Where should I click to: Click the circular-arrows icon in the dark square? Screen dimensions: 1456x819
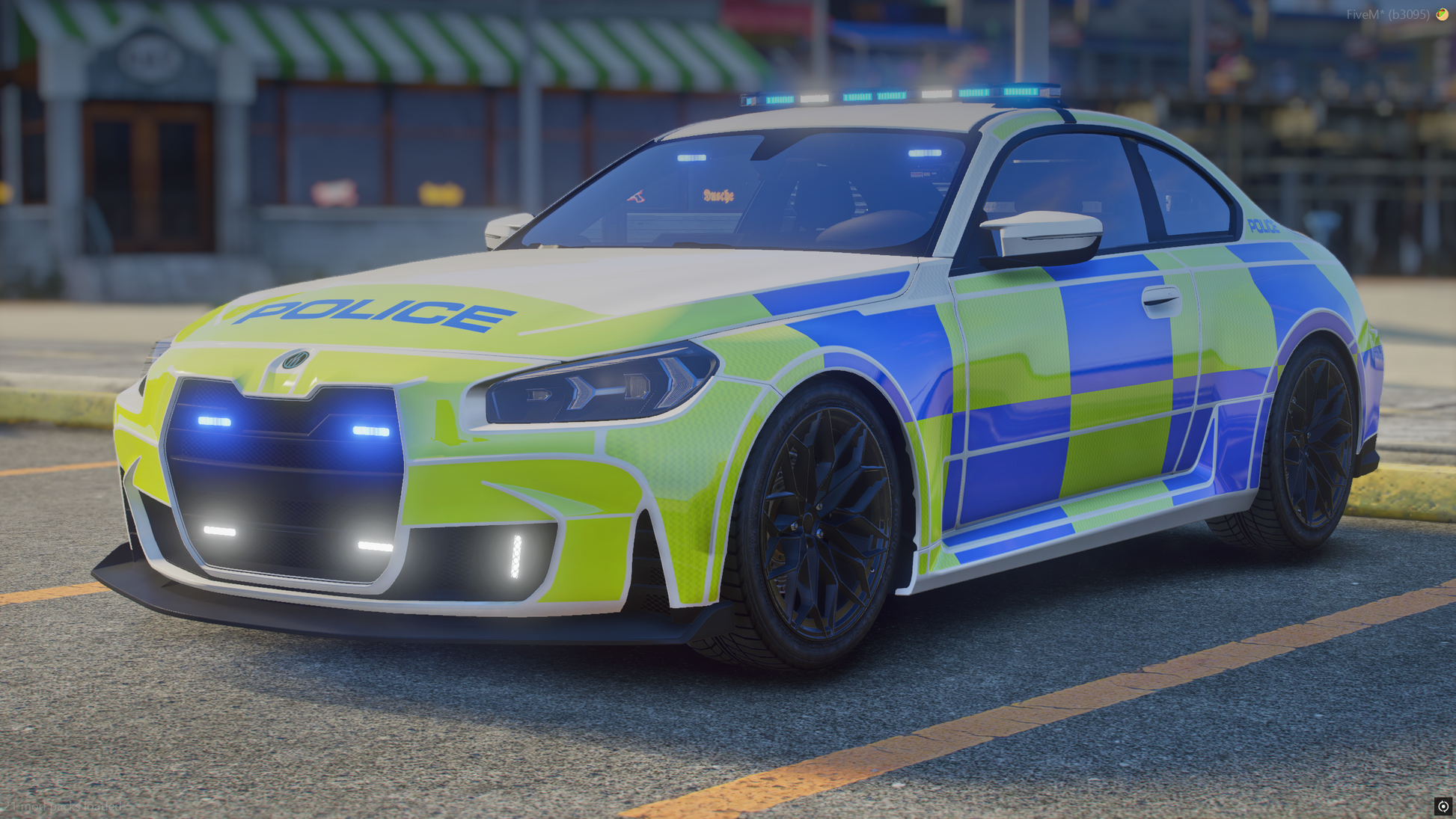[x=1443, y=806]
